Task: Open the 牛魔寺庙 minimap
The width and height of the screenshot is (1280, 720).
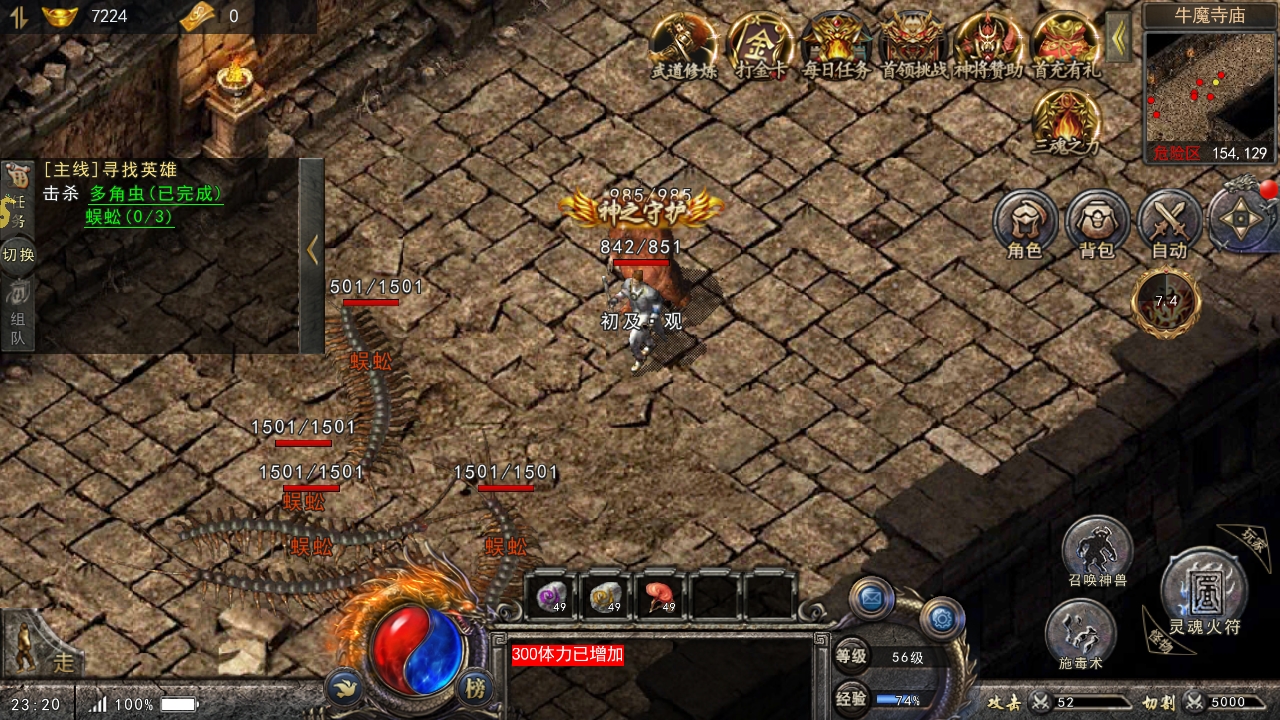Action: pos(1206,87)
